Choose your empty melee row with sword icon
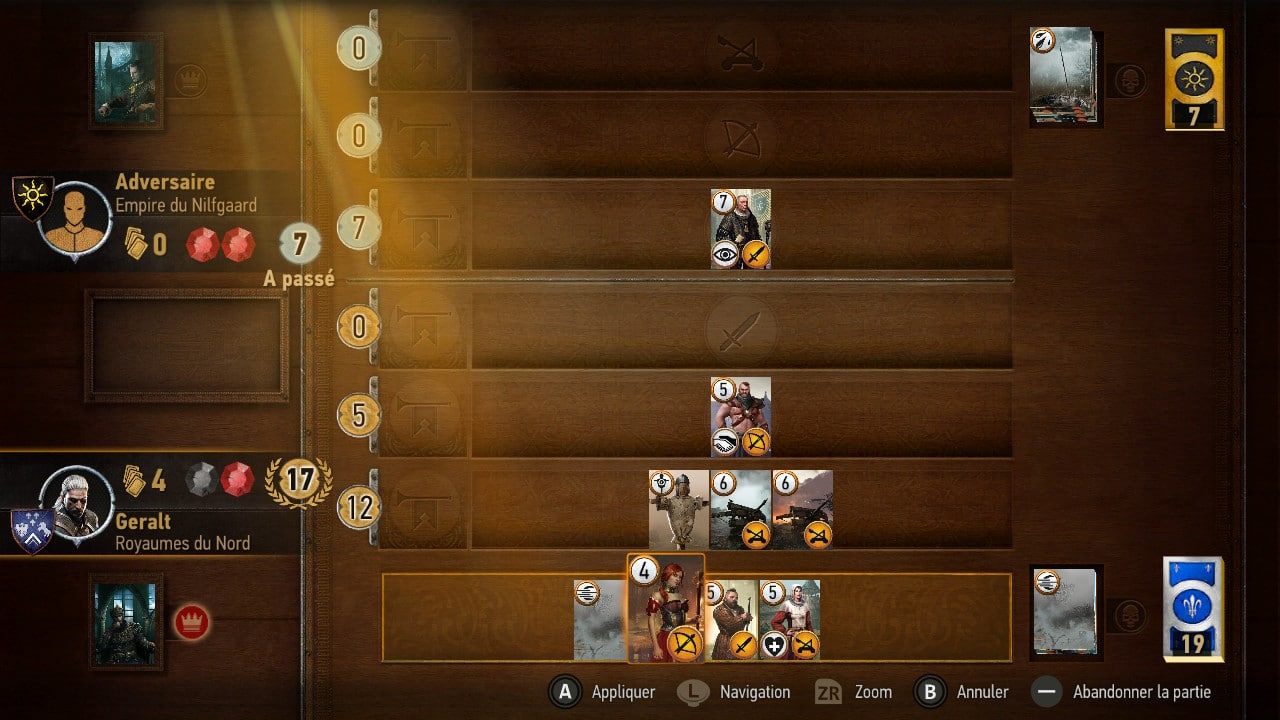This screenshot has width=1280, height=720. coord(741,331)
